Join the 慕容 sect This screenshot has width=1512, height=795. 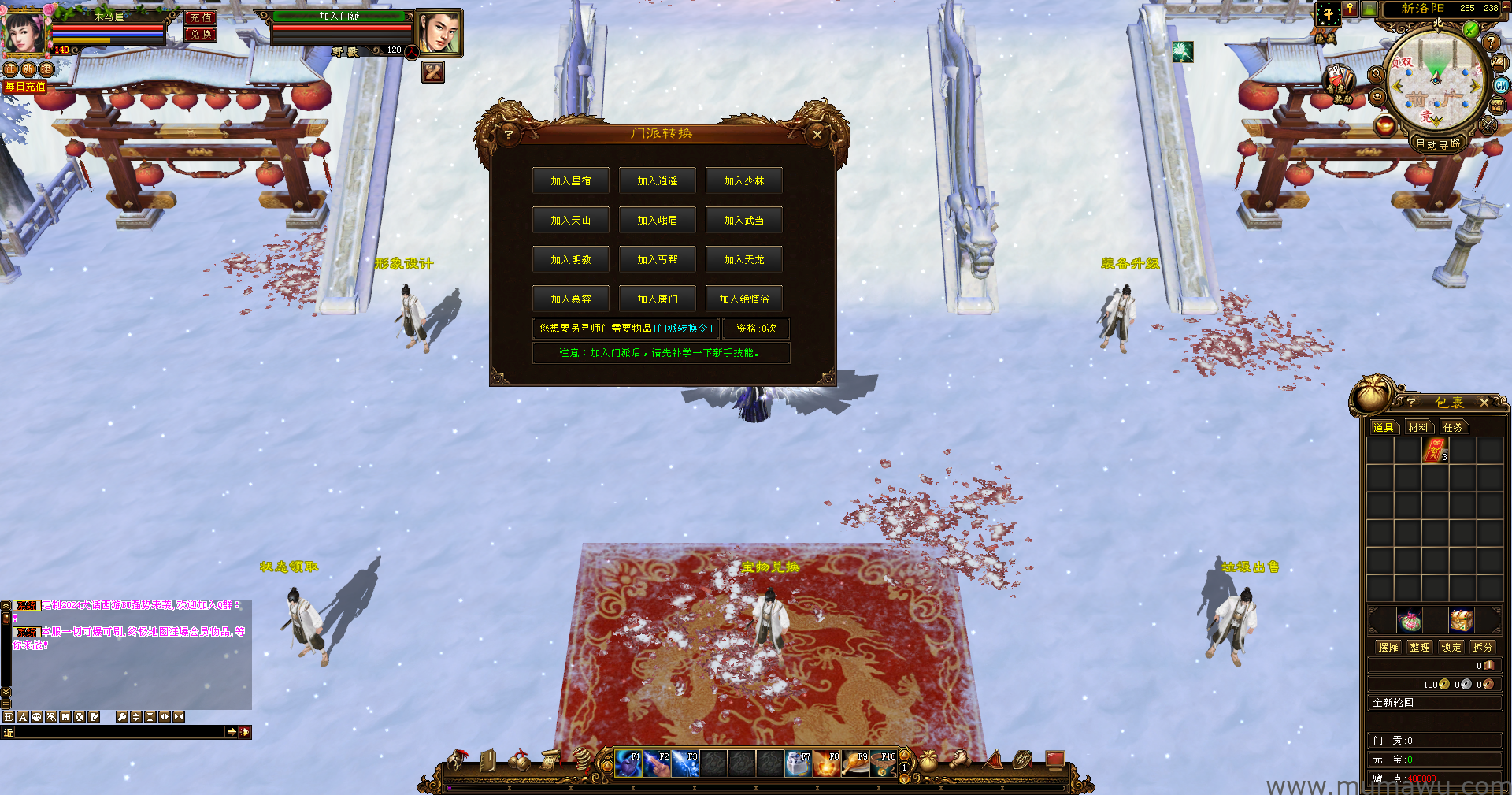(x=571, y=299)
